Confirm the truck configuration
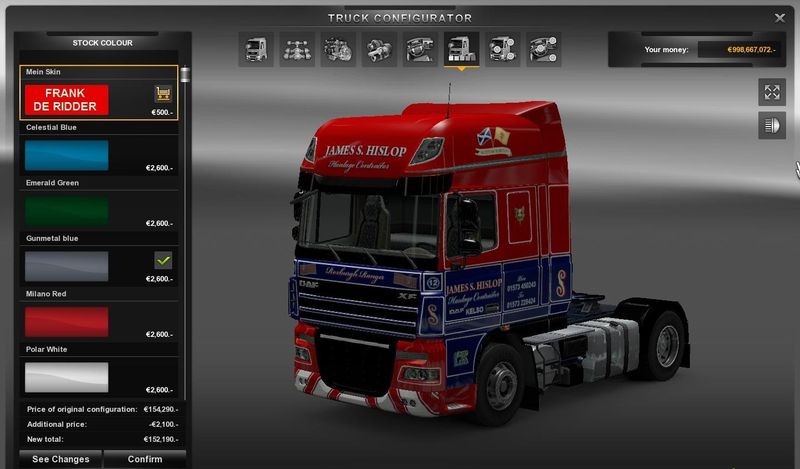800x469 pixels. (x=146, y=459)
